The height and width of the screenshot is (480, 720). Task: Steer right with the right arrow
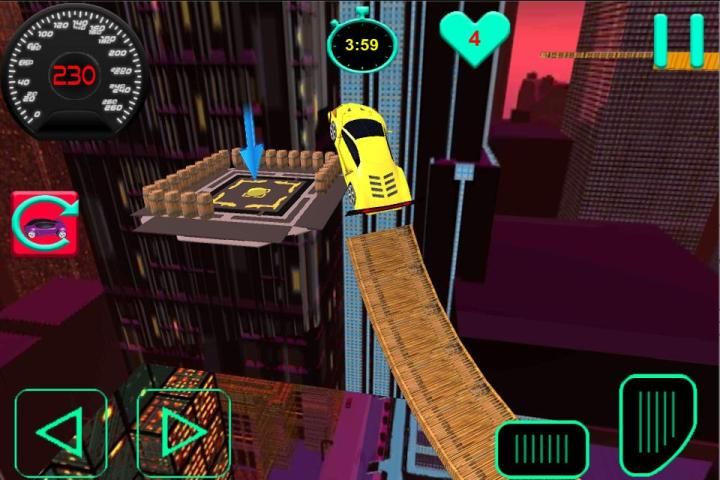point(183,433)
